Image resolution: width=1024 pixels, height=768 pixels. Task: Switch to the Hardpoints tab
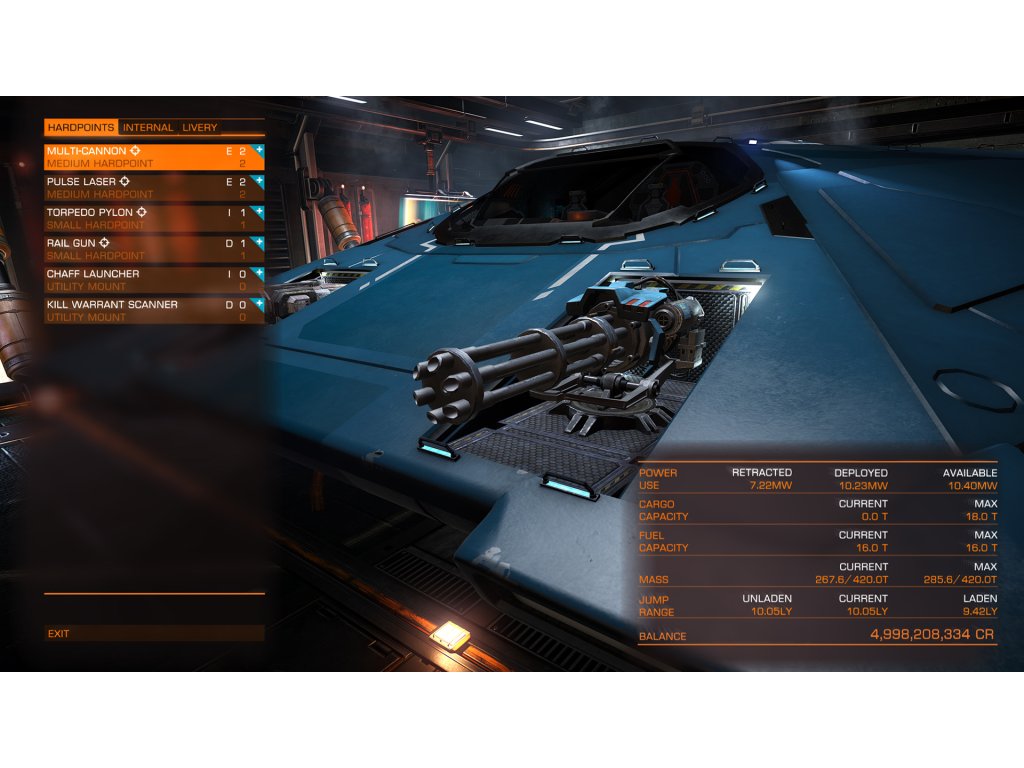(x=81, y=128)
